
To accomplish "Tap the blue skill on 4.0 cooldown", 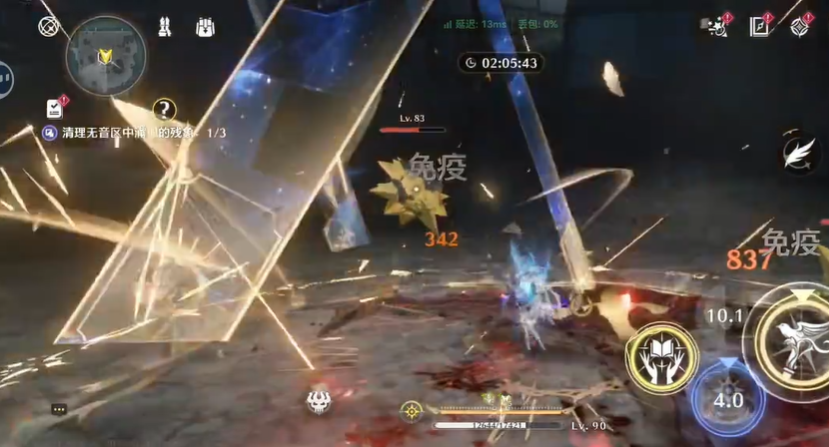I will point(727,397).
